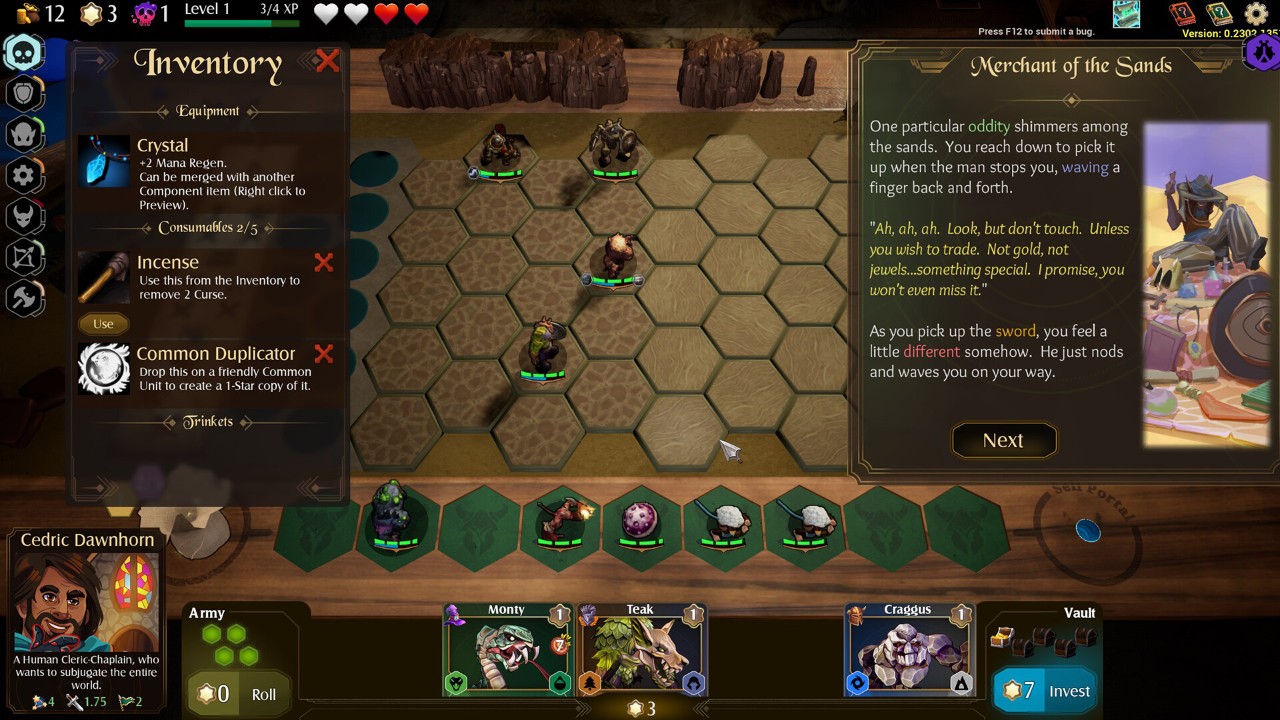Open the settings gear in top-right corner
The height and width of the screenshot is (720, 1280).
pyautogui.click(x=1256, y=14)
